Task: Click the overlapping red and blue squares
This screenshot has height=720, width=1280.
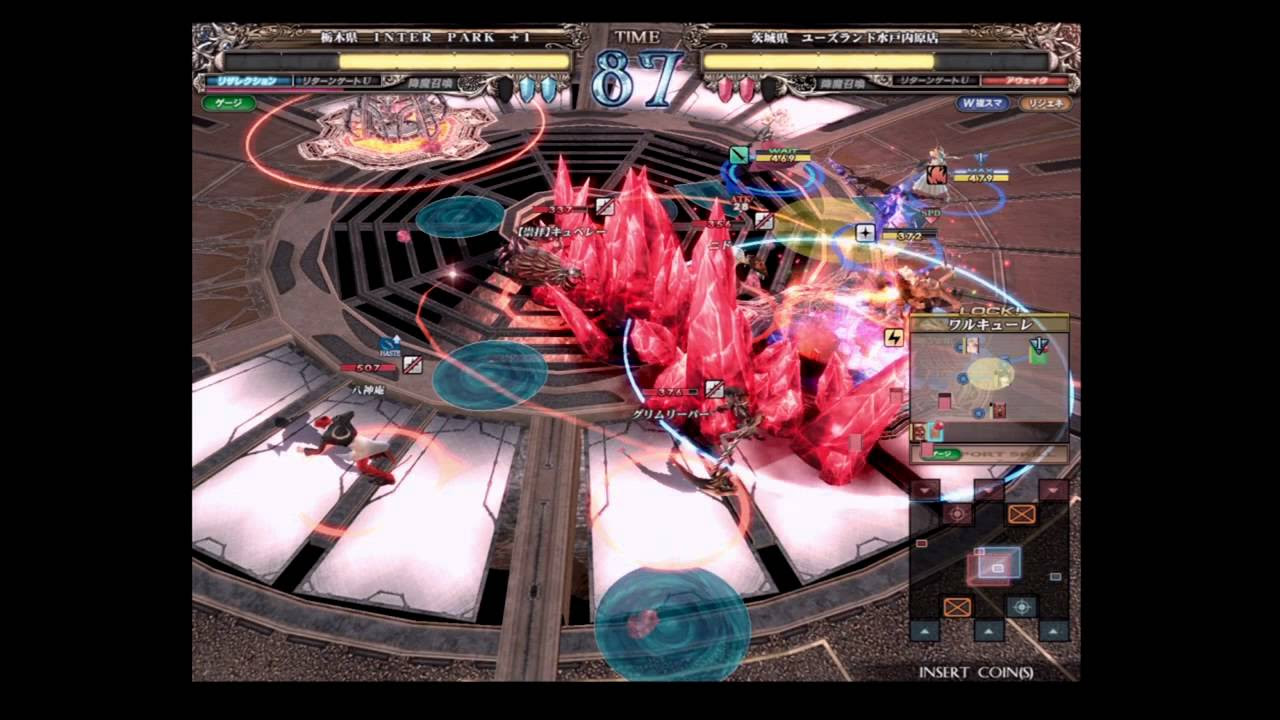Action: [x=994, y=566]
